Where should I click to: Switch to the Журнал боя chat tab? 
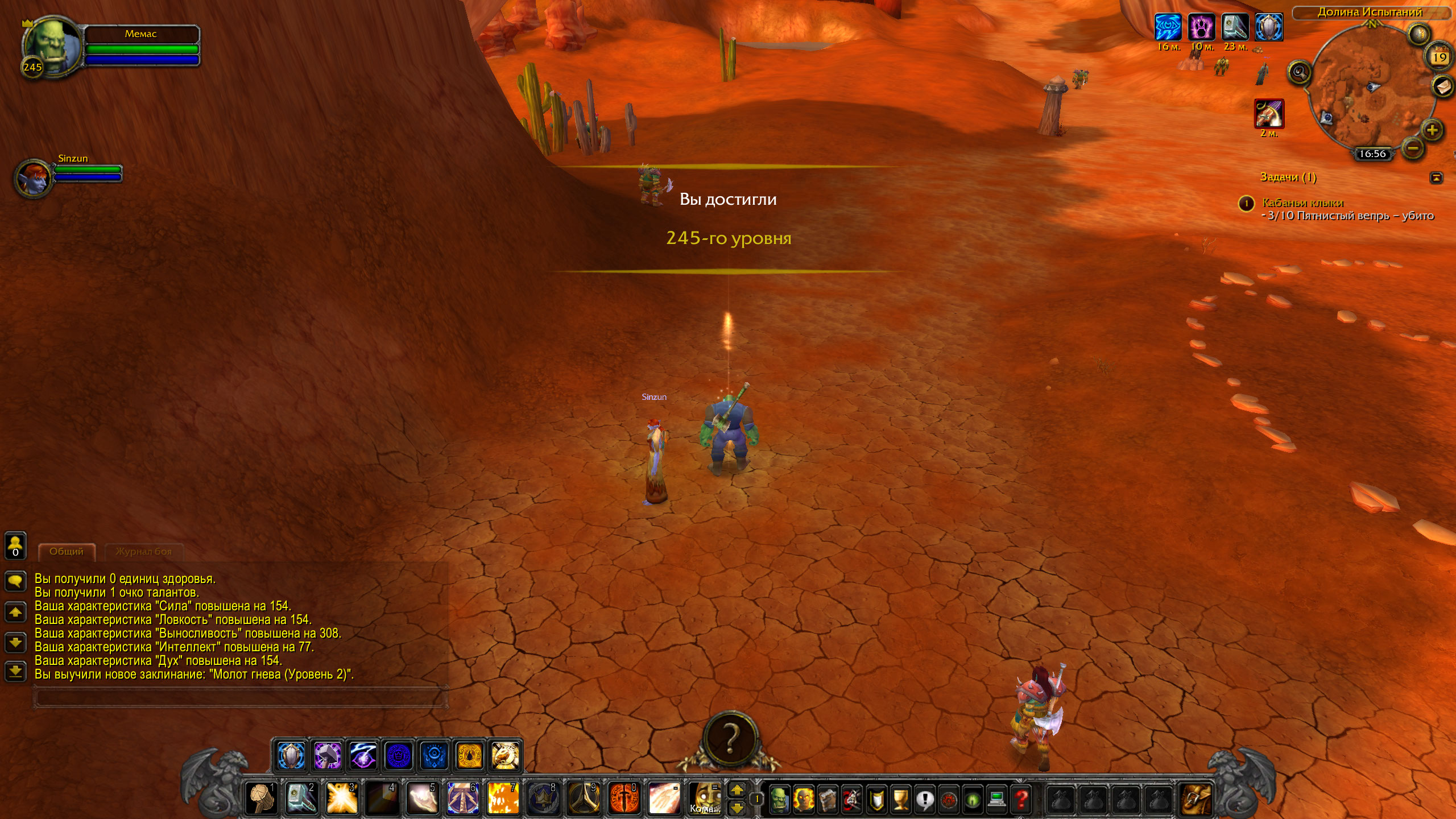[143, 551]
